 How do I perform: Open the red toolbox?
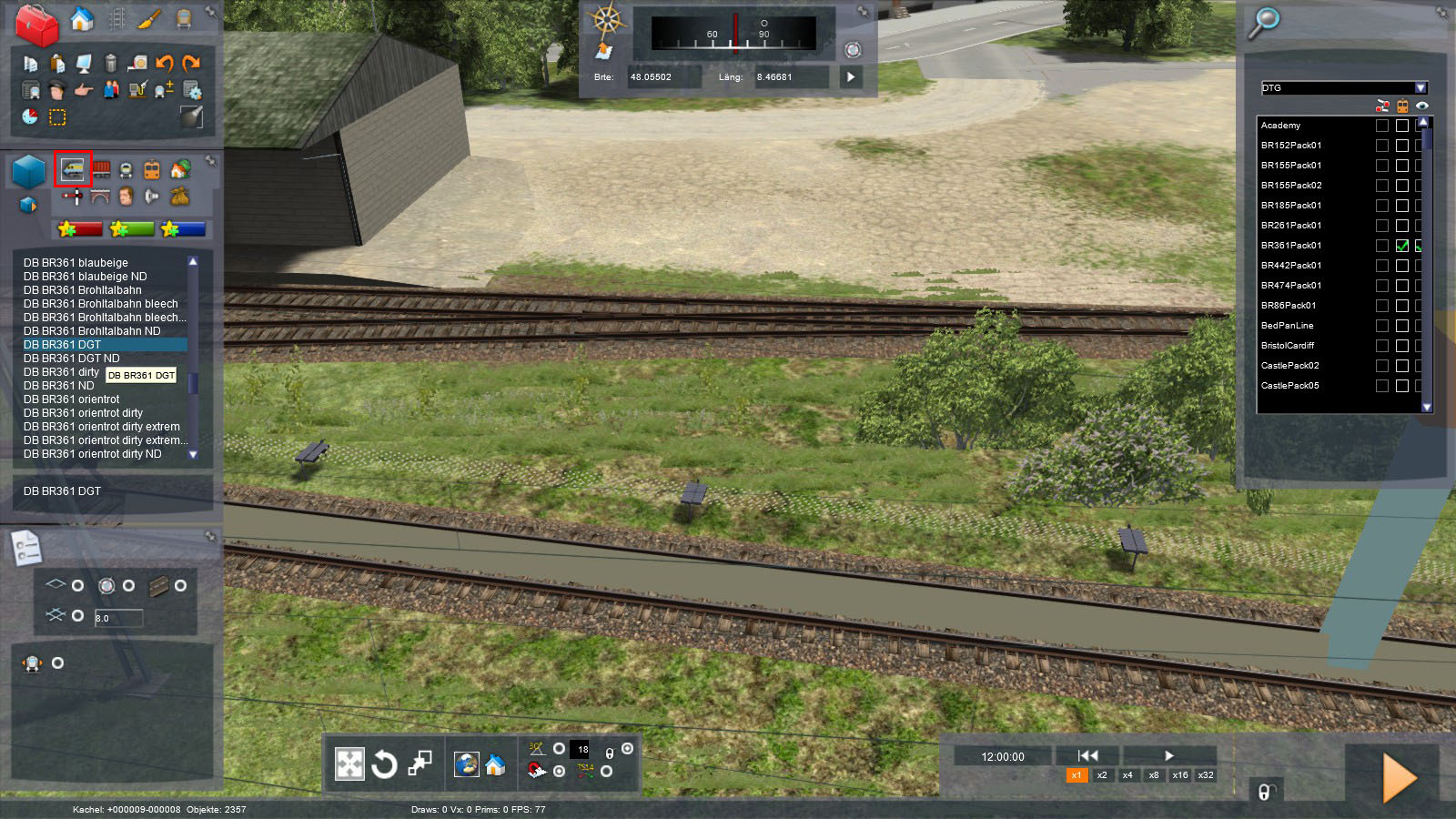(x=35, y=25)
